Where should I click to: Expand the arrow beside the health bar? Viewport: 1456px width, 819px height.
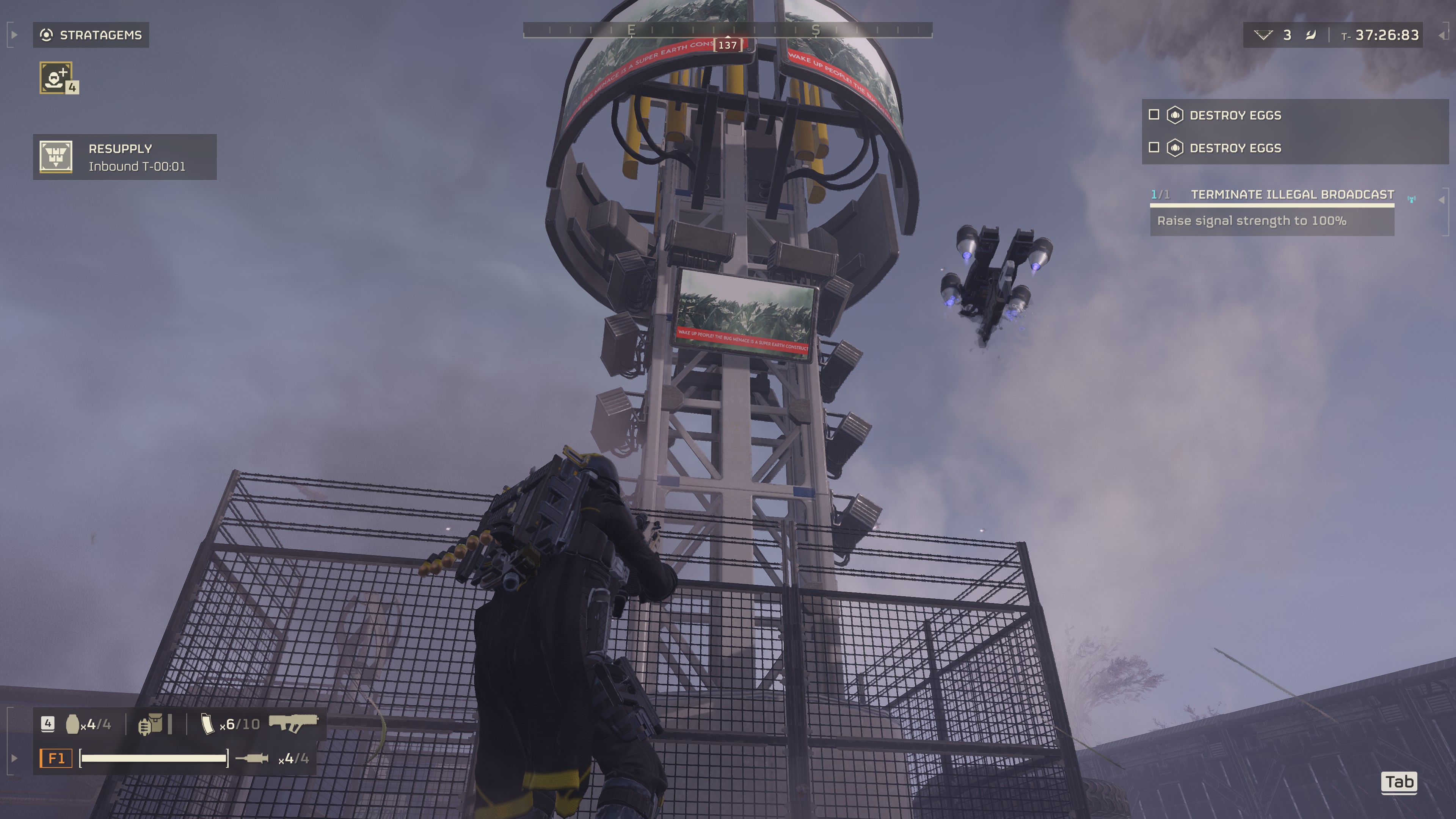tap(14, 758)
